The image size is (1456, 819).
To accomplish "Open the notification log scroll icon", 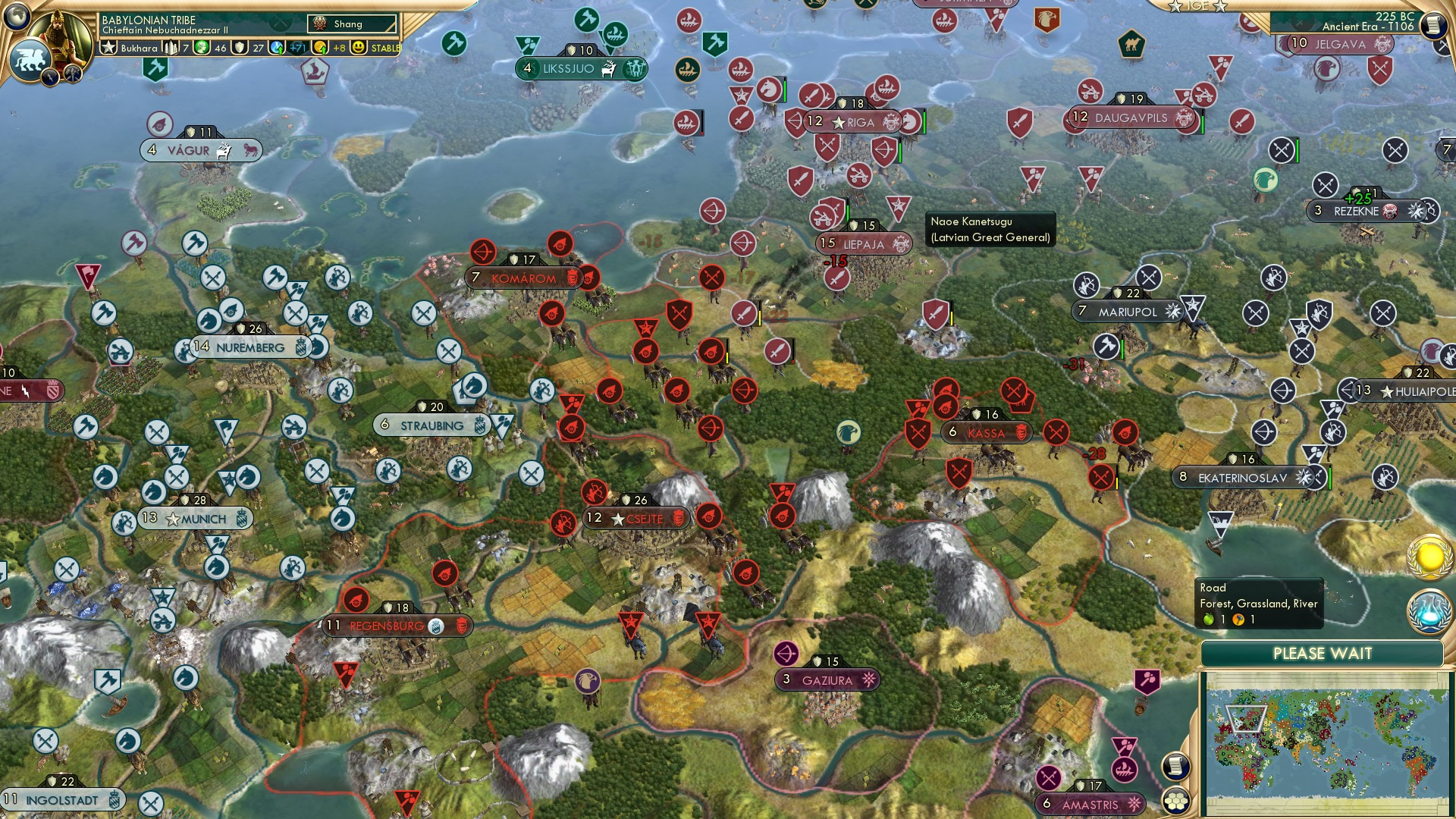I will [1175, 764].
